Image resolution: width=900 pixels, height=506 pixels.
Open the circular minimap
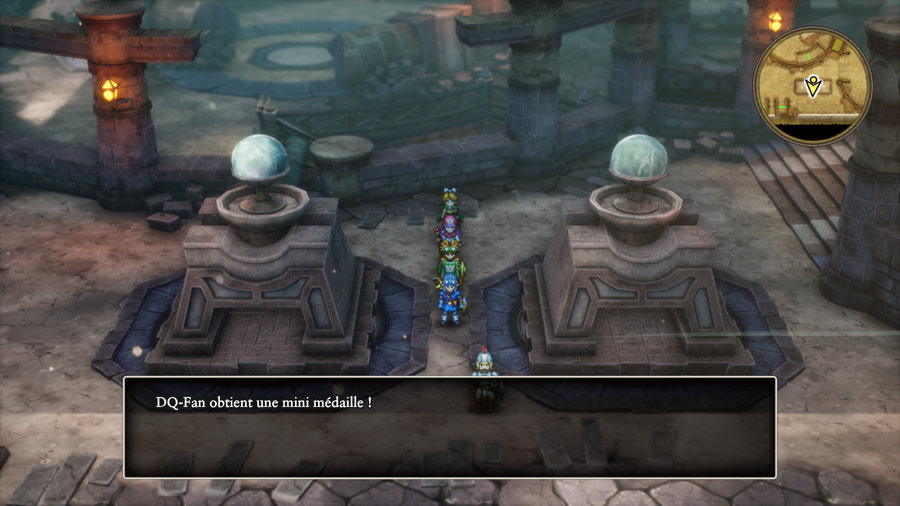click(x=812, y=85)
